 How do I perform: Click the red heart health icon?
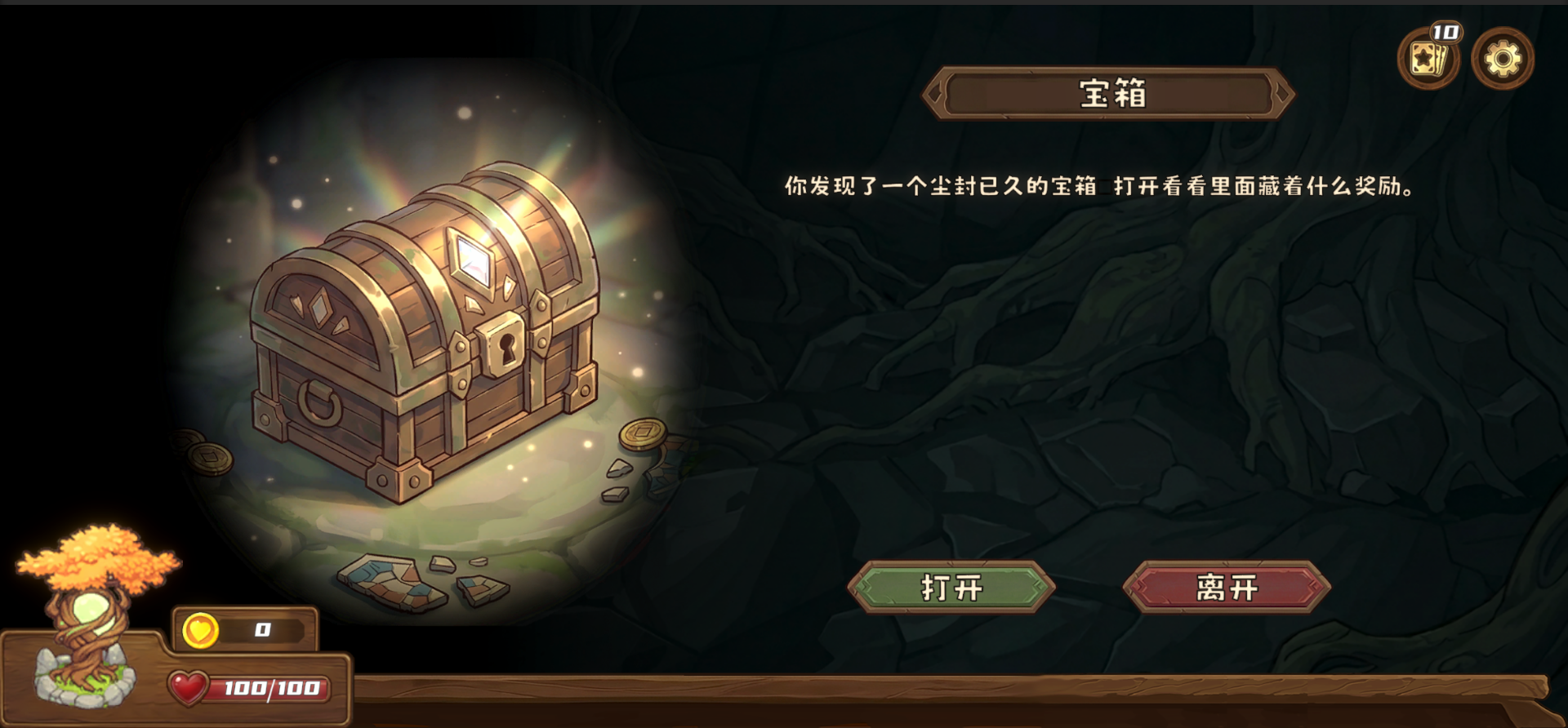tap(189, 688)
